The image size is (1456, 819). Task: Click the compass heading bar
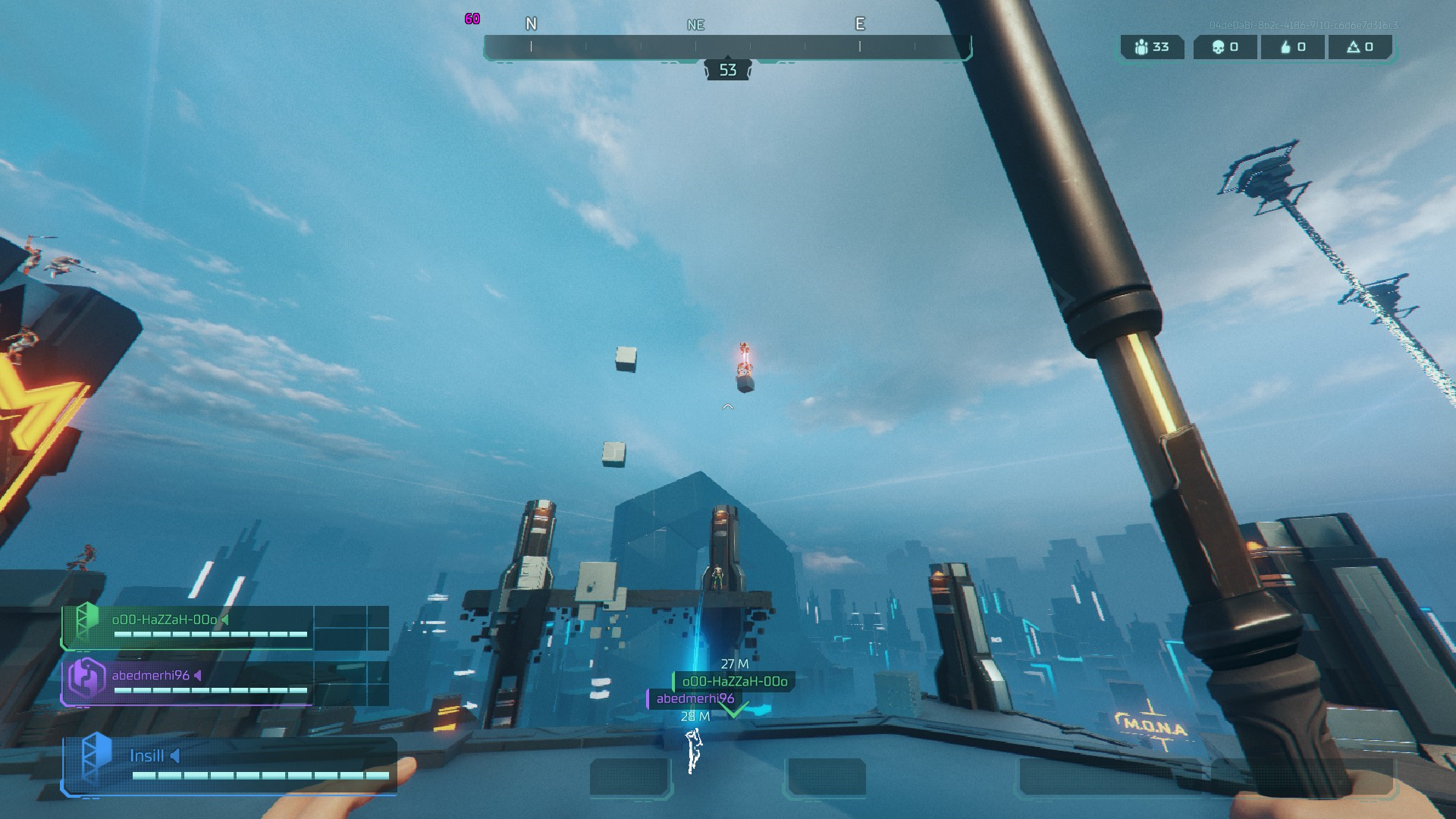point(727,47)
